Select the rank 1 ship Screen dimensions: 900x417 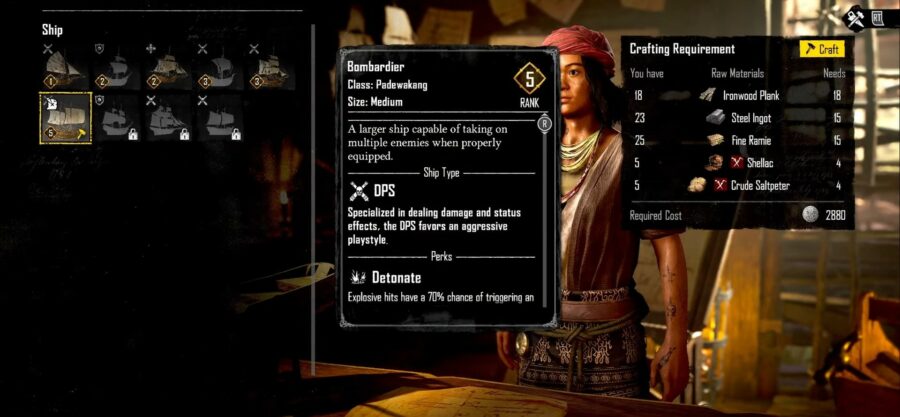click(x=65, y=67)
